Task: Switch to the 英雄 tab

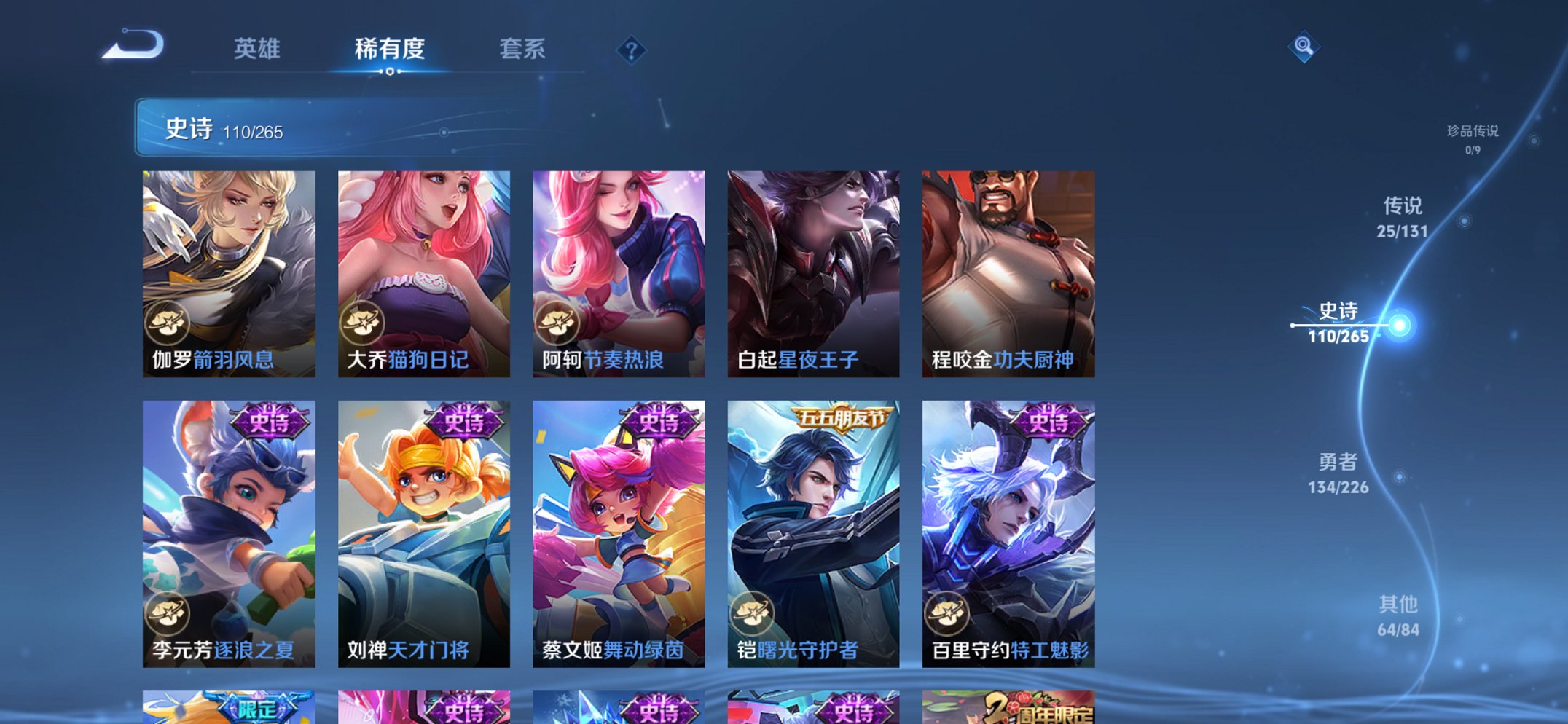Action: tap(256, 50)
